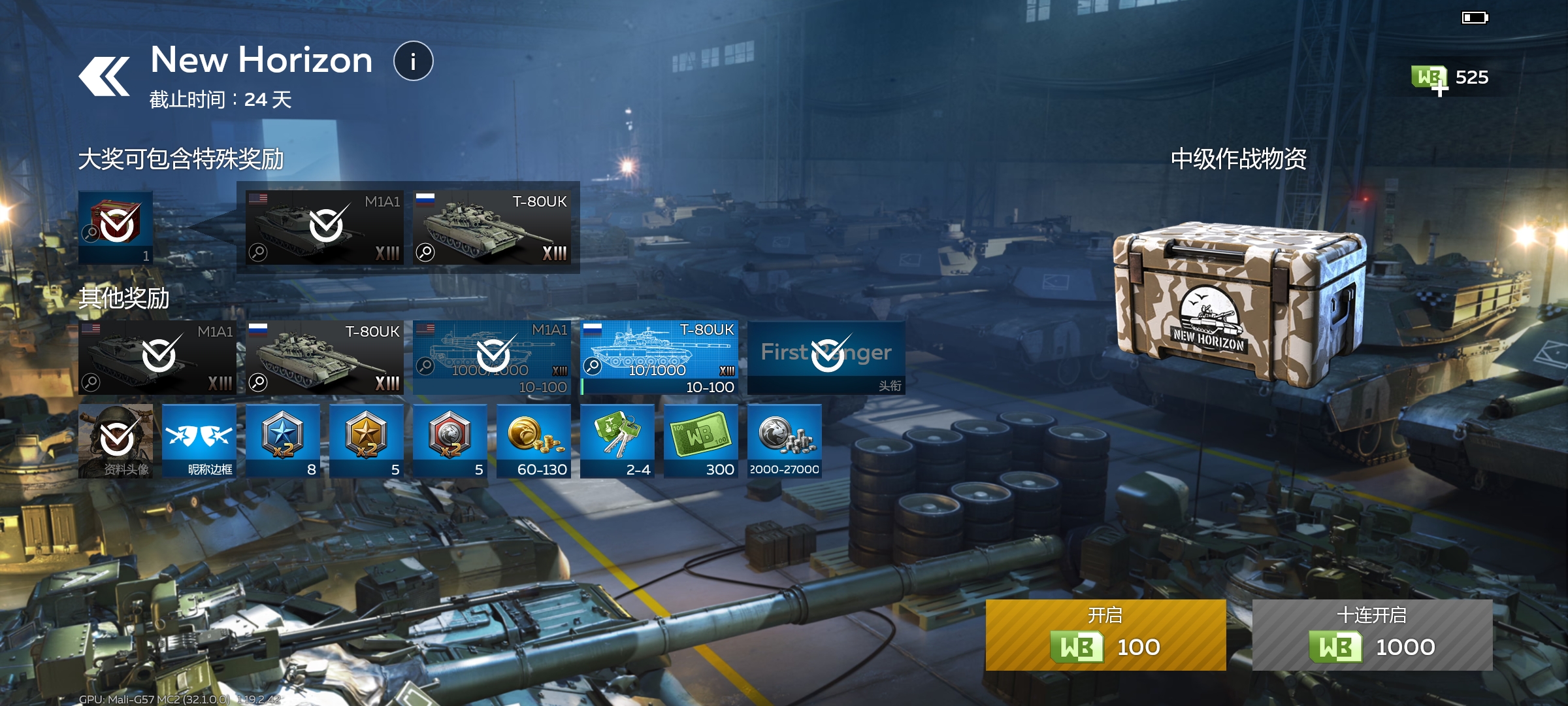Select the First Avenger title reward
1568x706 pixels.
tap(826, 358)
